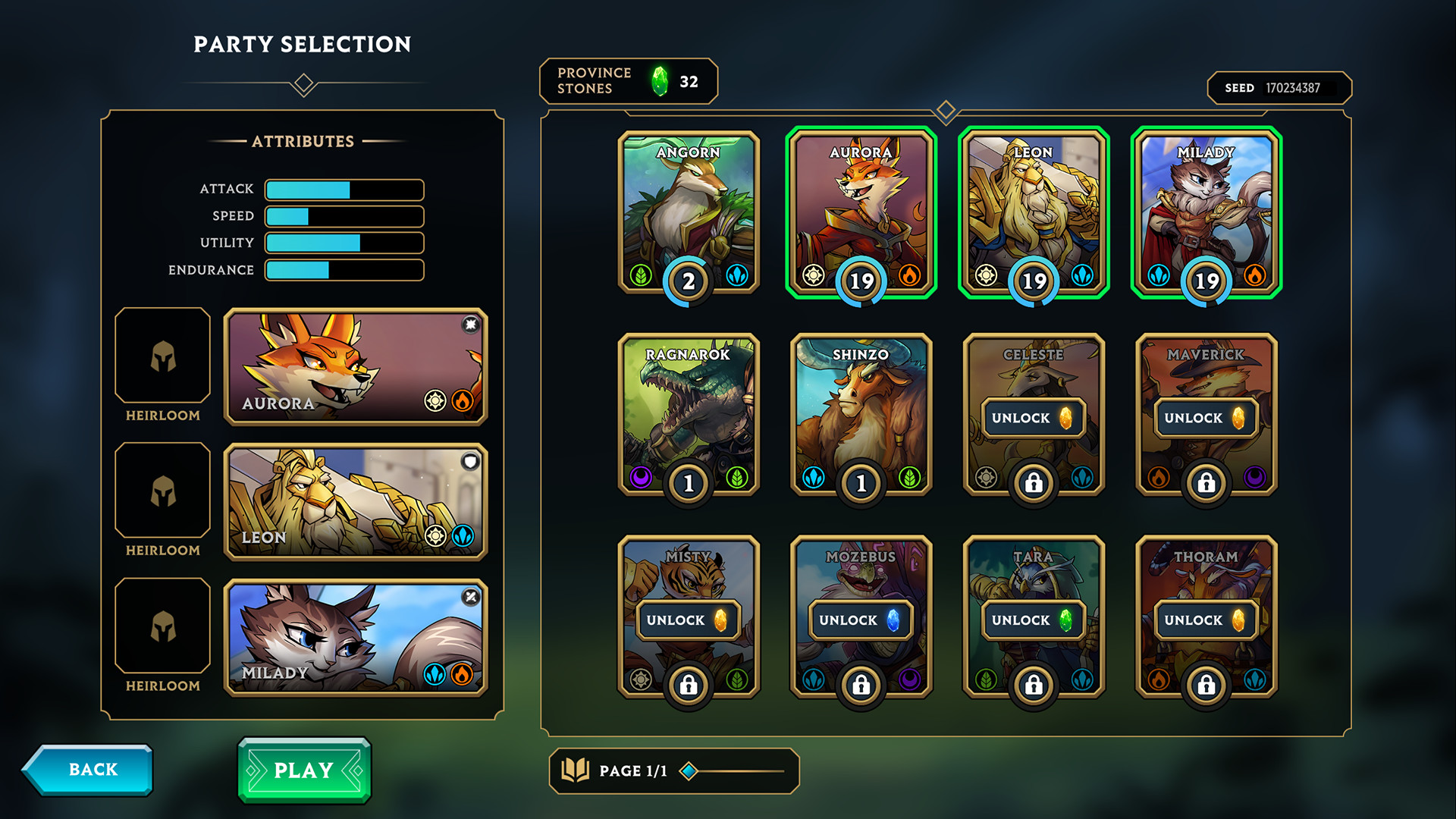Open the heirloom slot beside Milady
Image resolution: width=1456 pixels, height=819 pixels.
pos(162,626)
